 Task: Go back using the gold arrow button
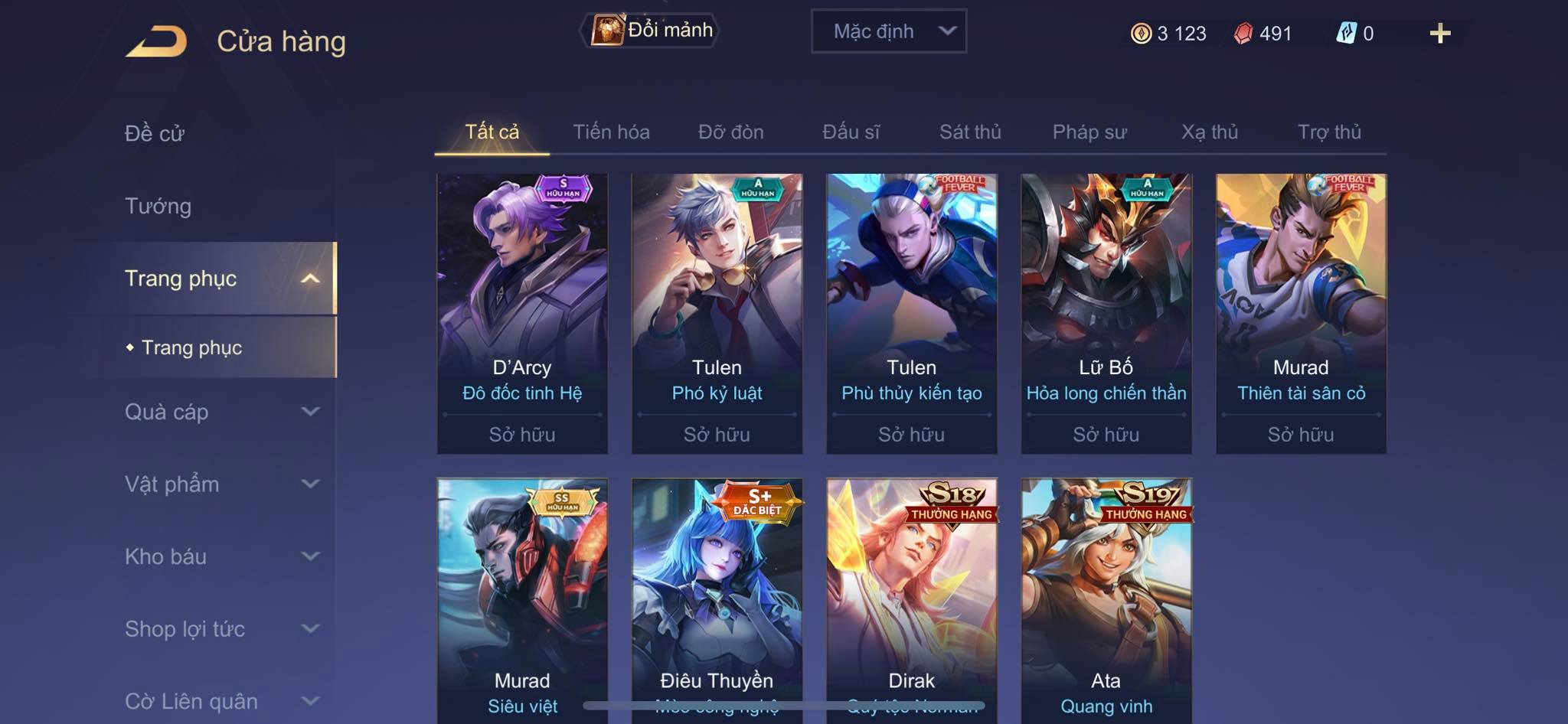point(157,41)
